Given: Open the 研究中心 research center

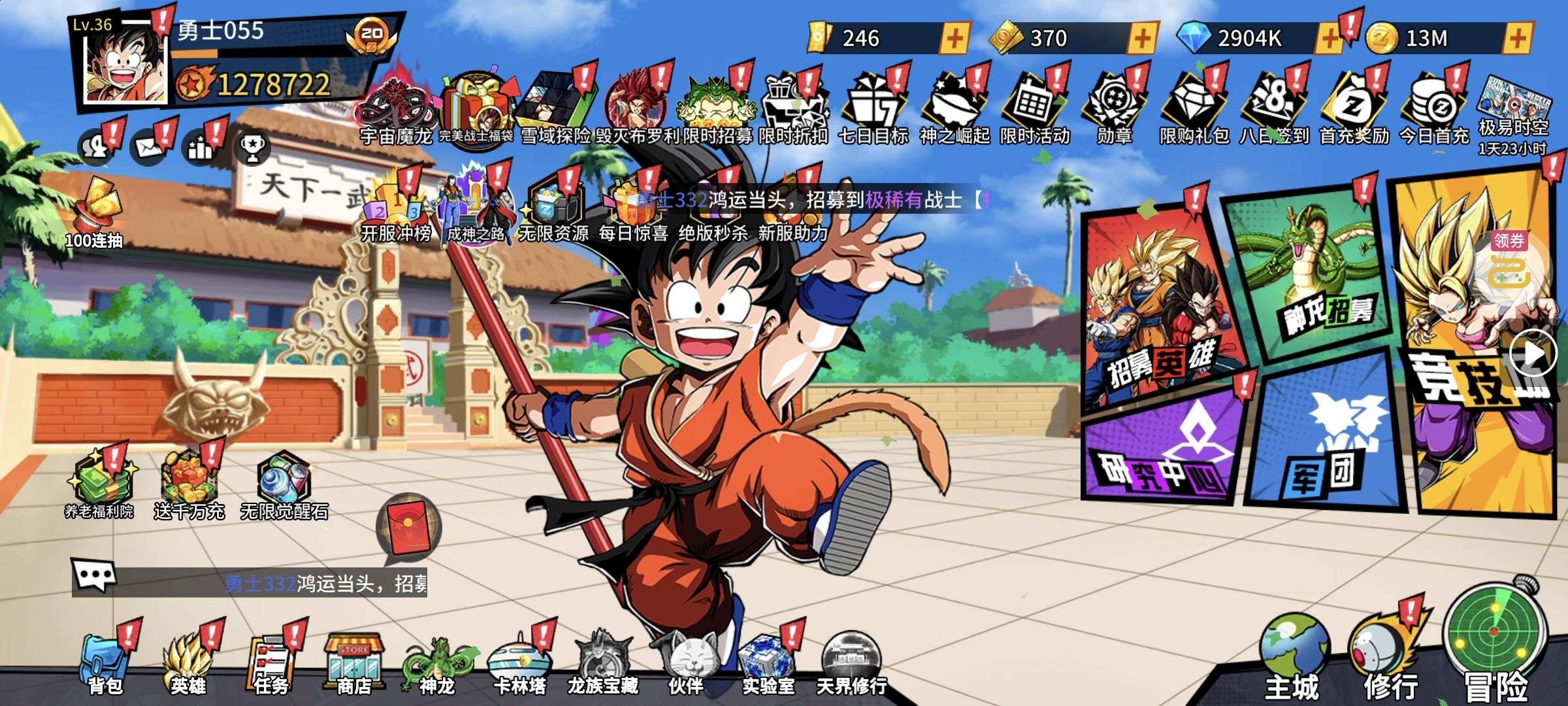Looking at the screenshot, I should (1163, 451).
